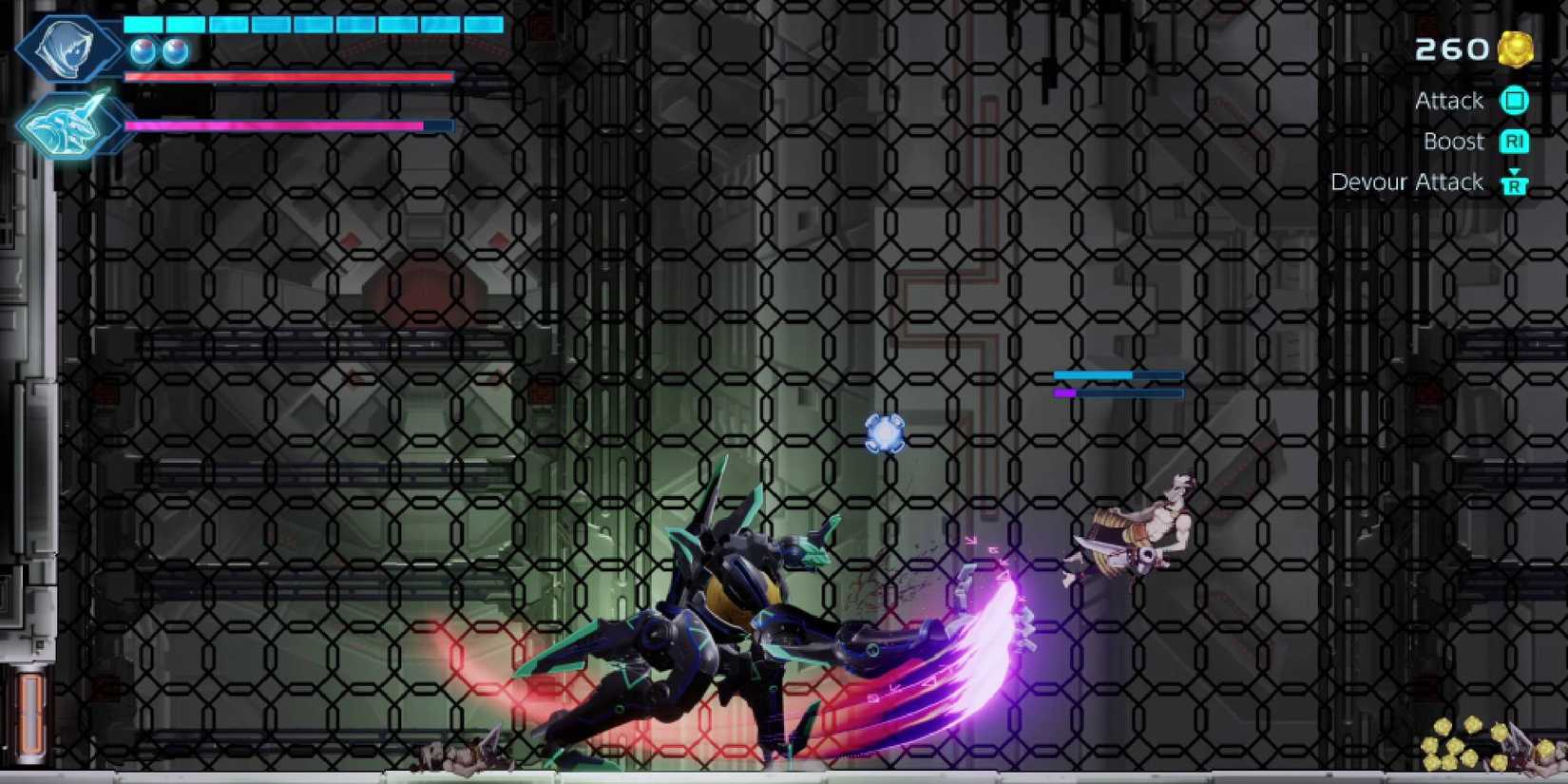Select the Attack label text
1568x784 pixels.
[x=1449, y=101]
